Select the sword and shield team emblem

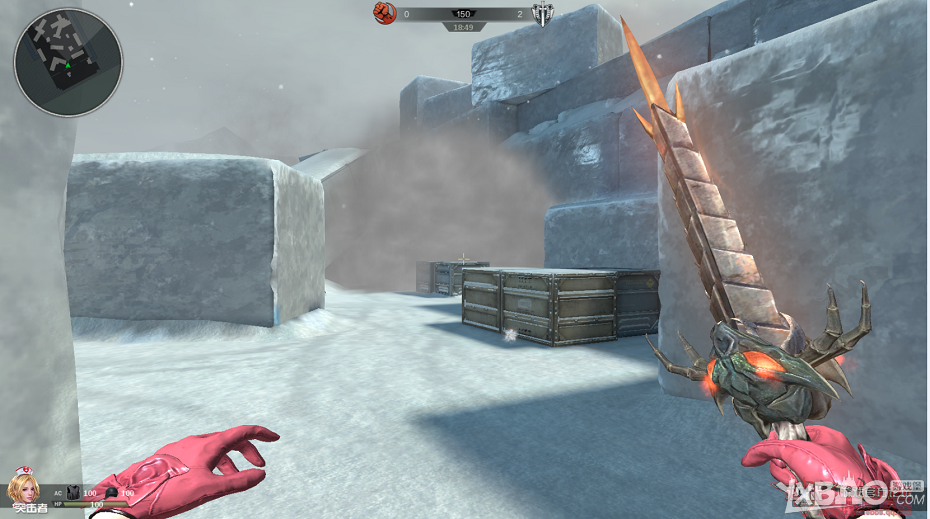pos(543,14)
